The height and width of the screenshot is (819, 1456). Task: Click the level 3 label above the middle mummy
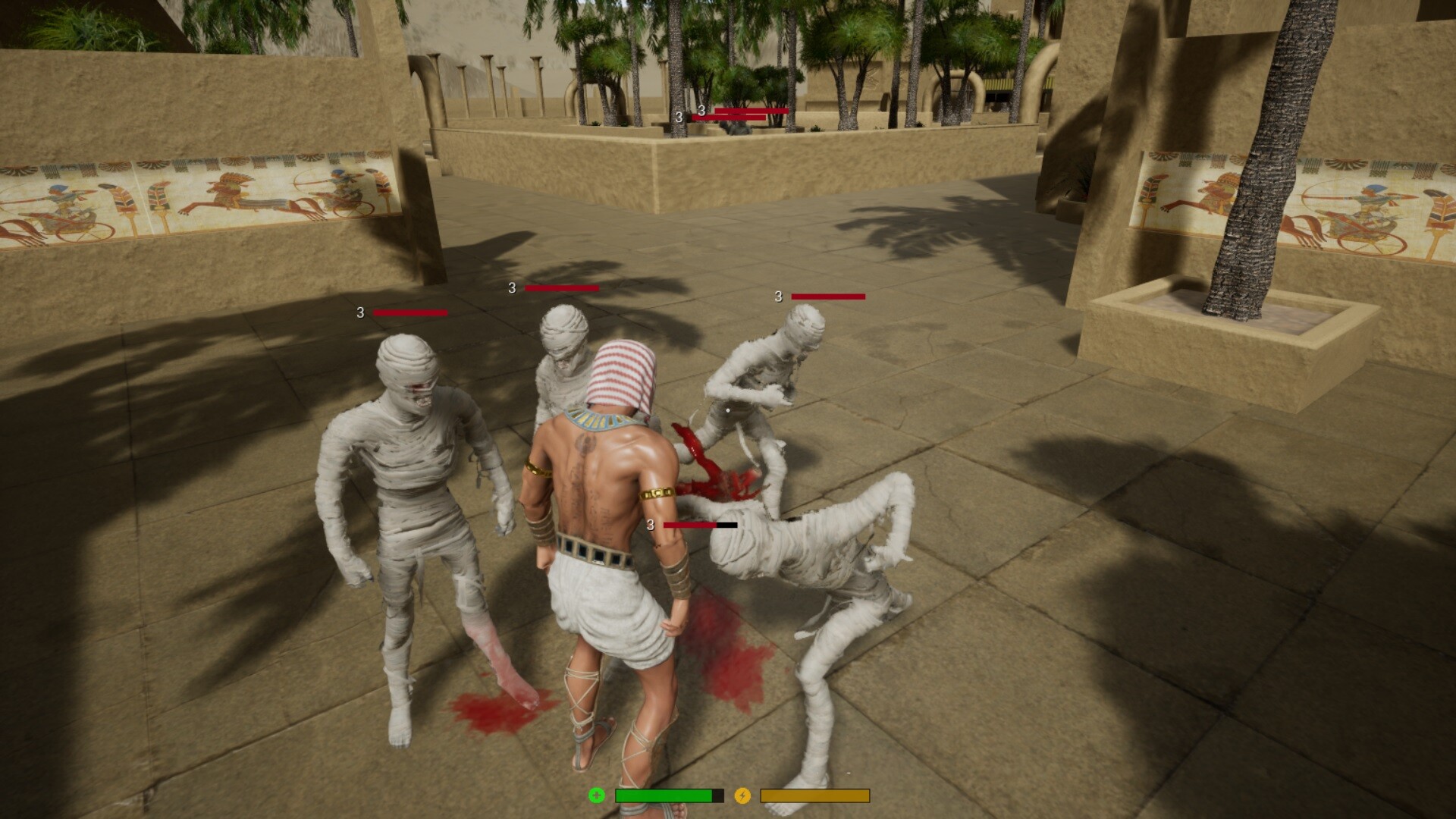click(512, 288)
